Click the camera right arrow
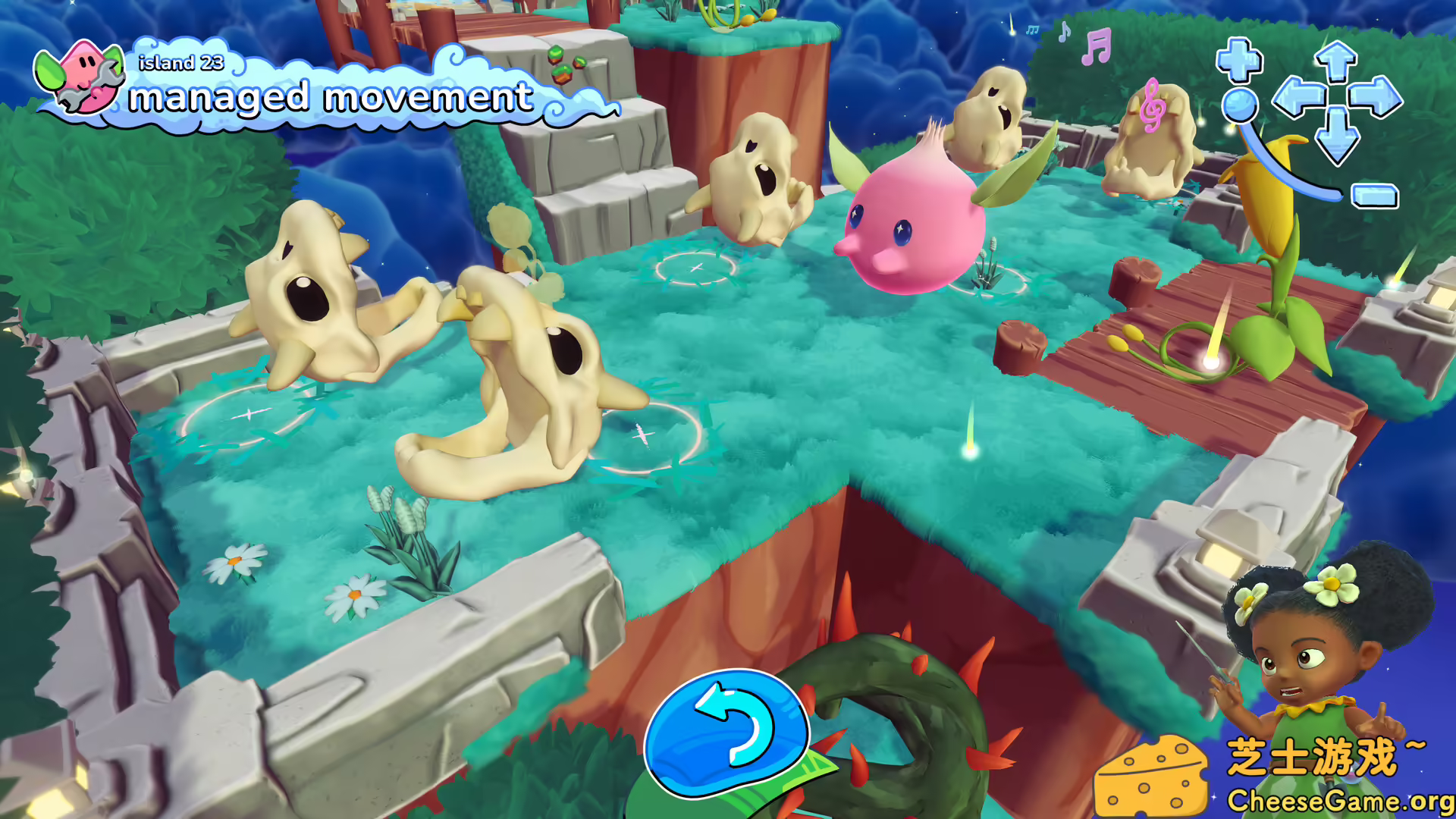1456x819 pixels. pos(1376,98)
